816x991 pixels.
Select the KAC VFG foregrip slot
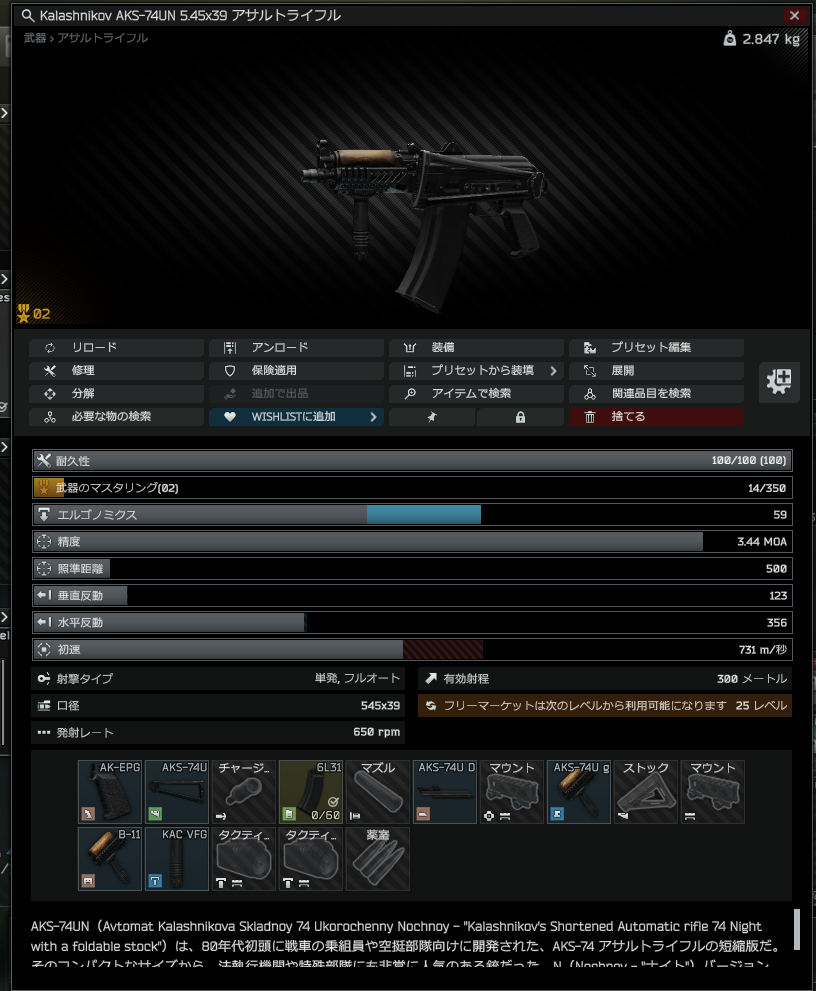(177, 859)
